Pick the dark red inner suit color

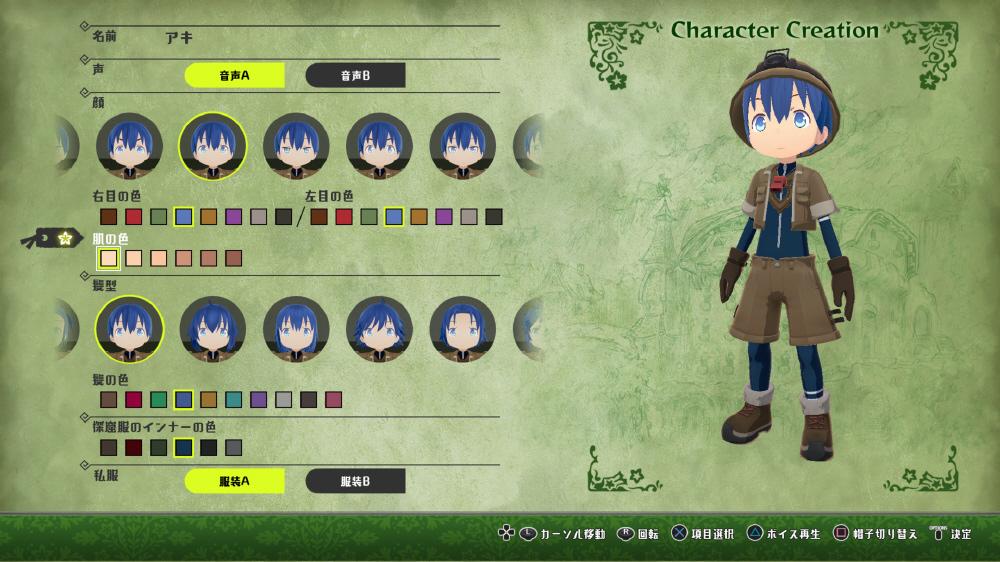coord(134,448)
